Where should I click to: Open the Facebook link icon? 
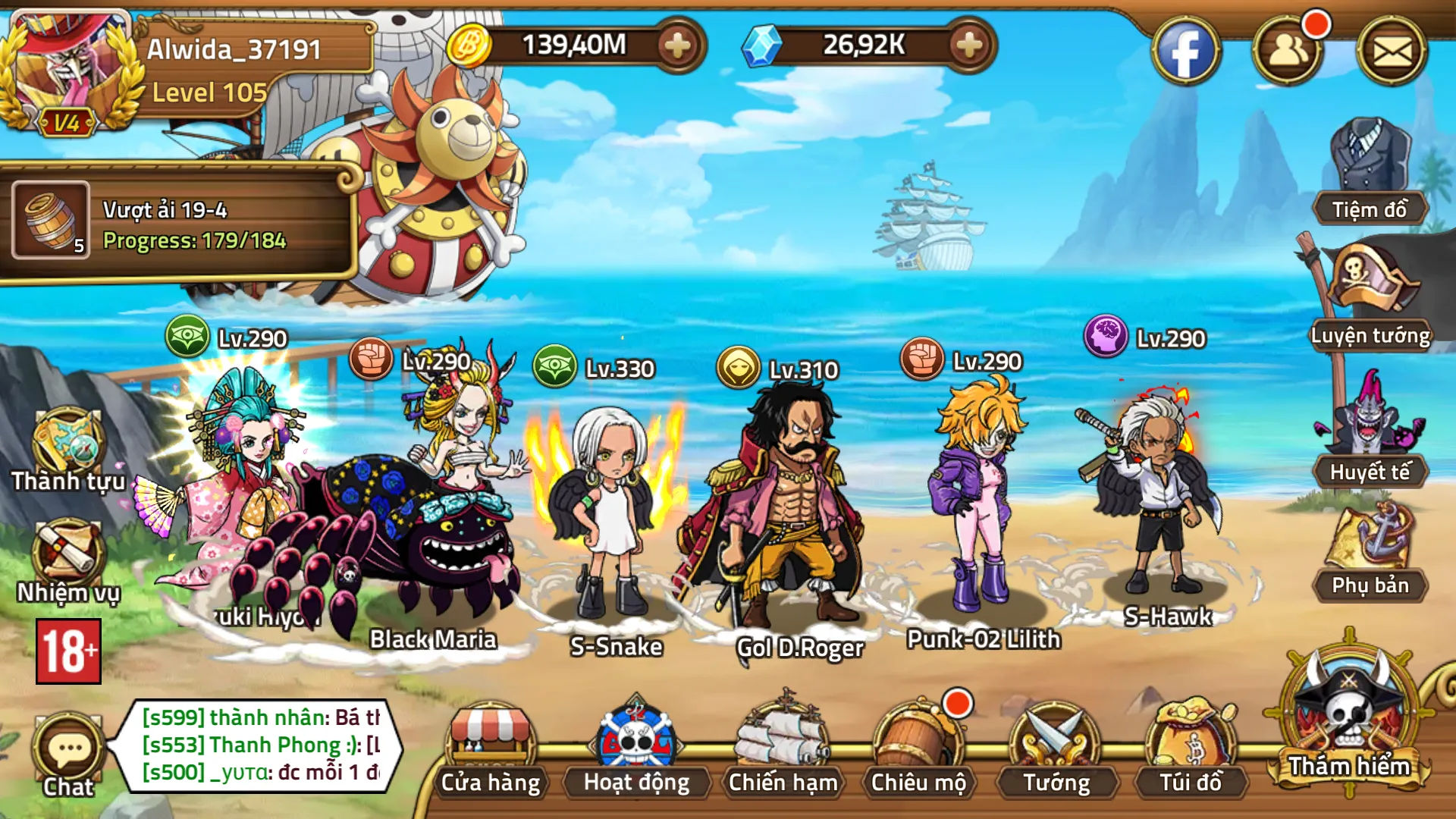tap(1185, 51)
